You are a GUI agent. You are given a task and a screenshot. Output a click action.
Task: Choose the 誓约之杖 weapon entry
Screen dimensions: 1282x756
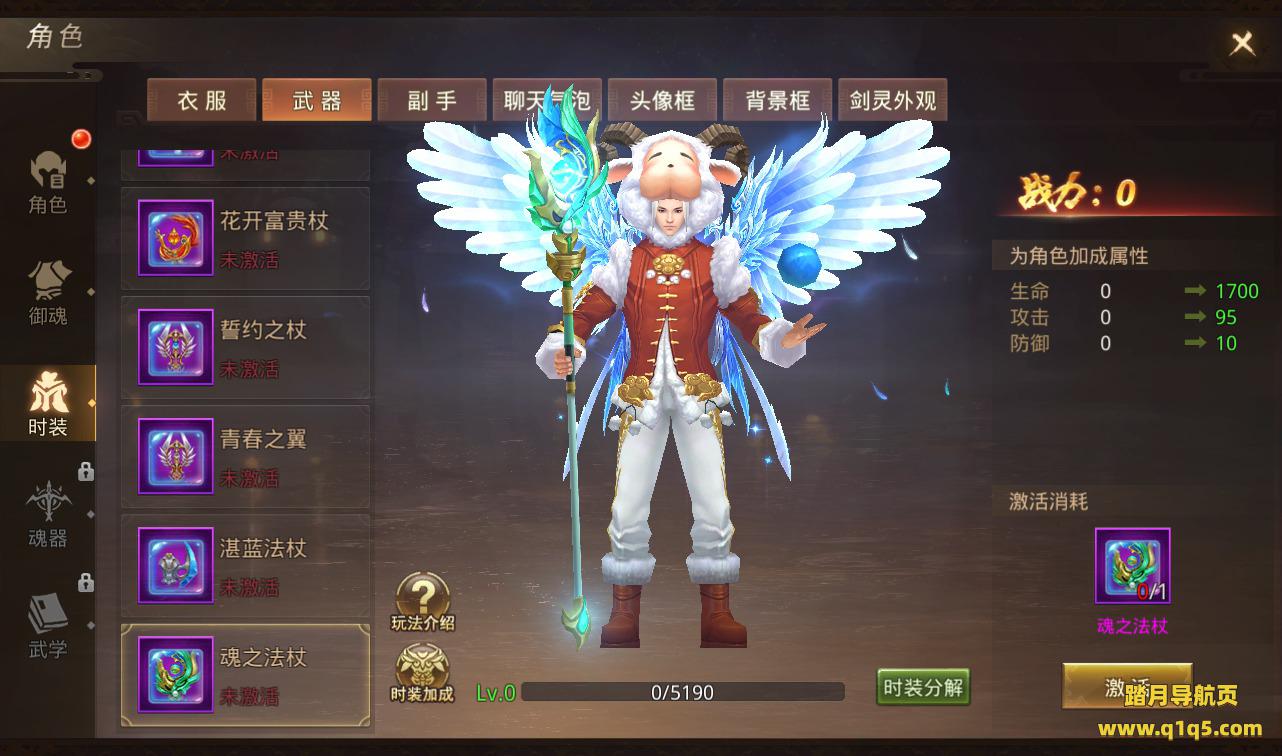tap(246, 349)
